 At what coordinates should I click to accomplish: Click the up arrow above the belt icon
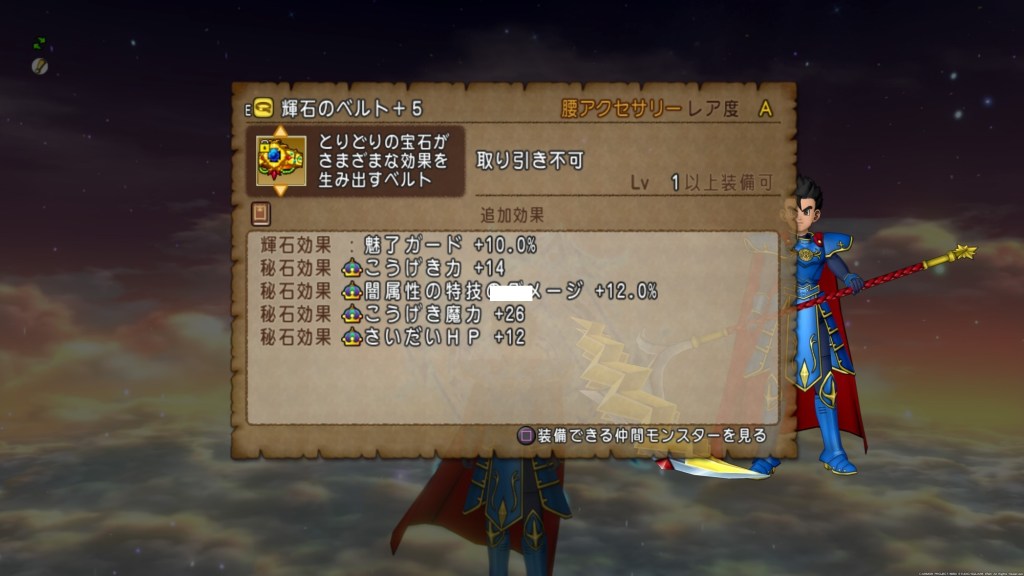click(x=280, y=130)
